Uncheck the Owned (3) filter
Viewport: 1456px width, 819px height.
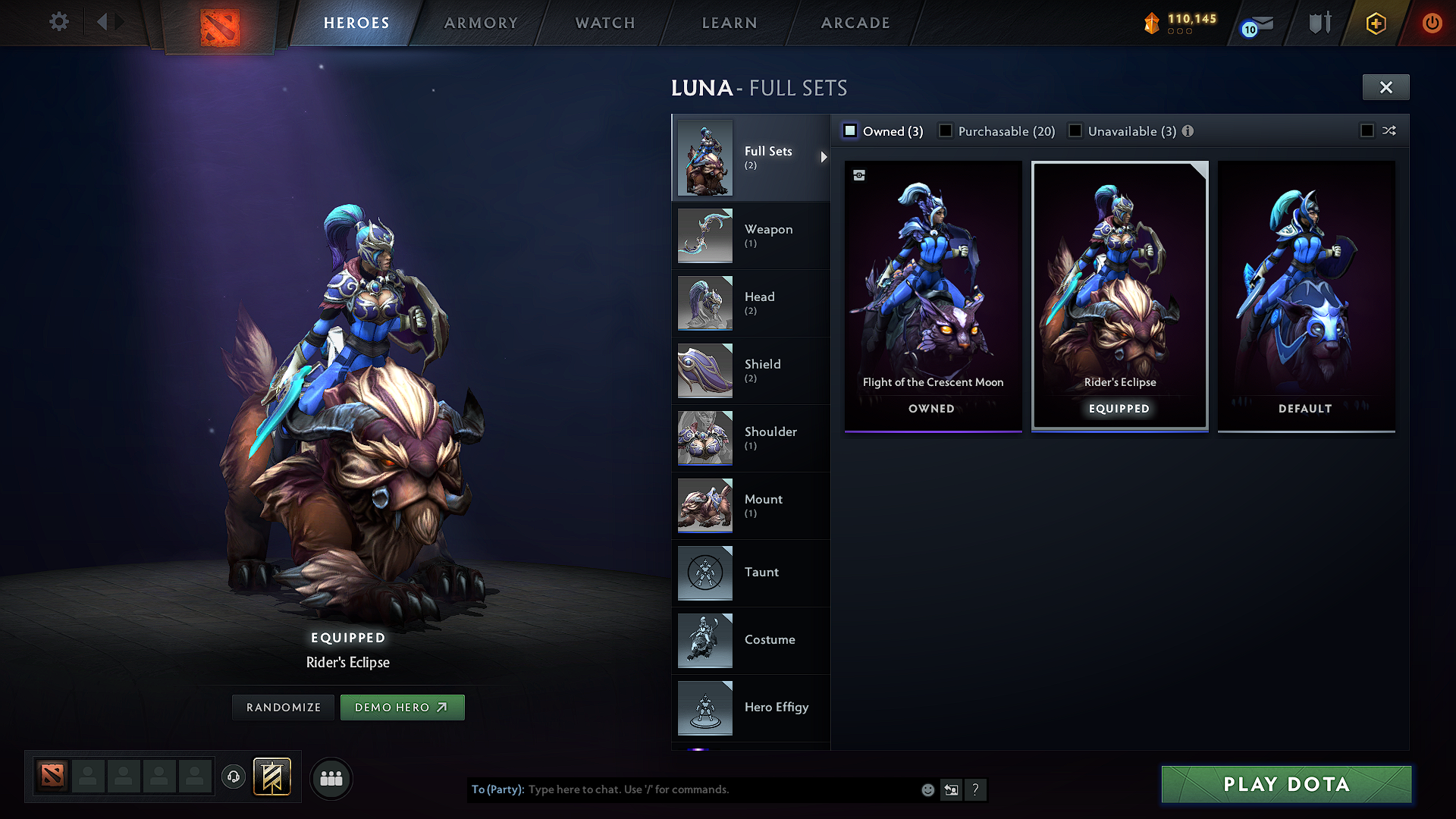click(x=849, y=130)
